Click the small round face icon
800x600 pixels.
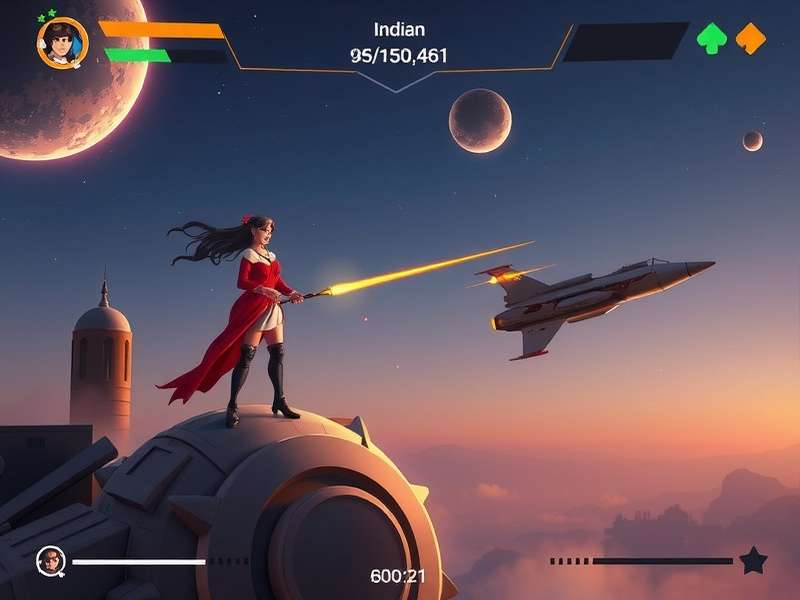tap(51, 561)
